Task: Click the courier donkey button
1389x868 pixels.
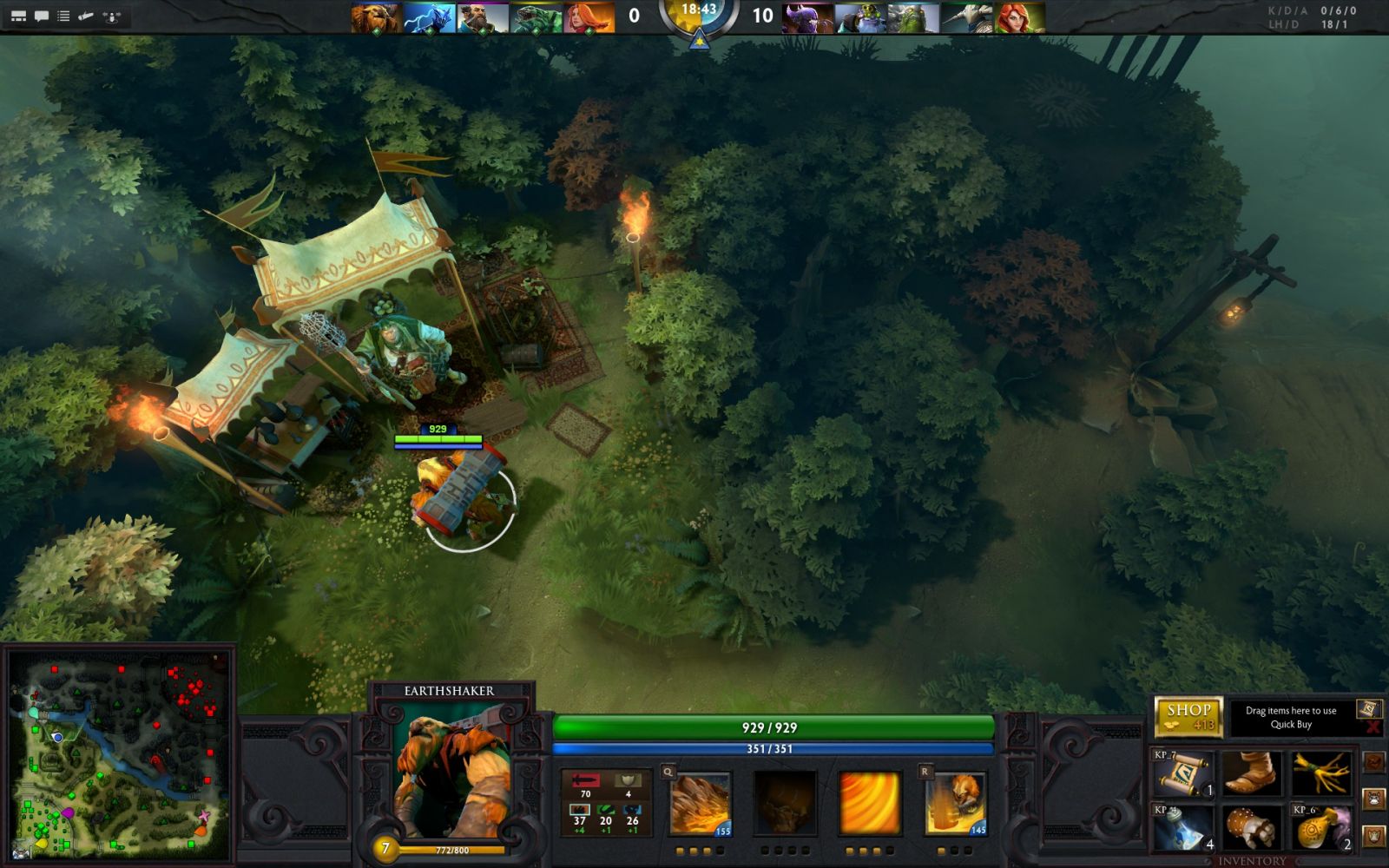Action: (1373, 798)
